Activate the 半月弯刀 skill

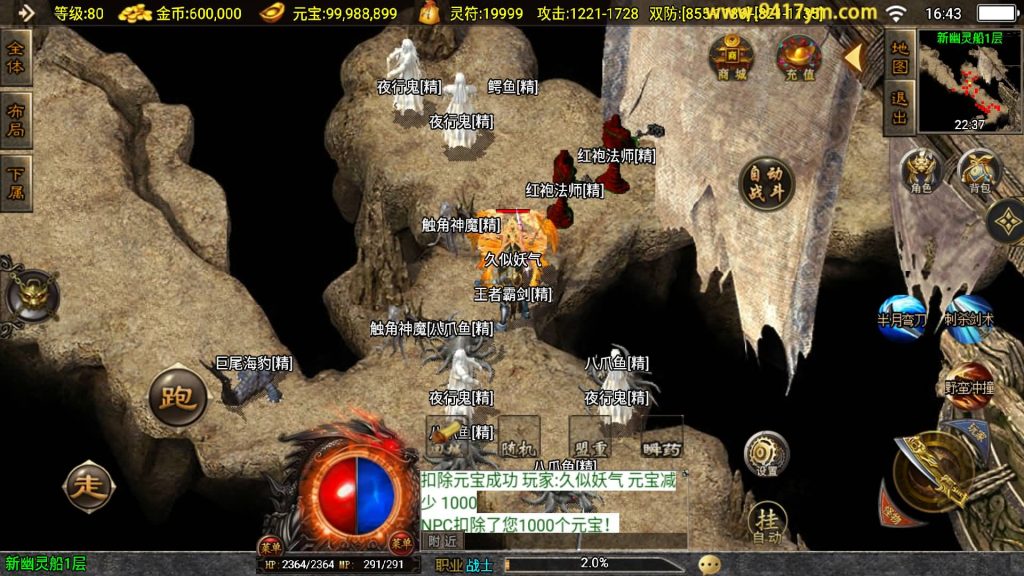tap(902, 315)
